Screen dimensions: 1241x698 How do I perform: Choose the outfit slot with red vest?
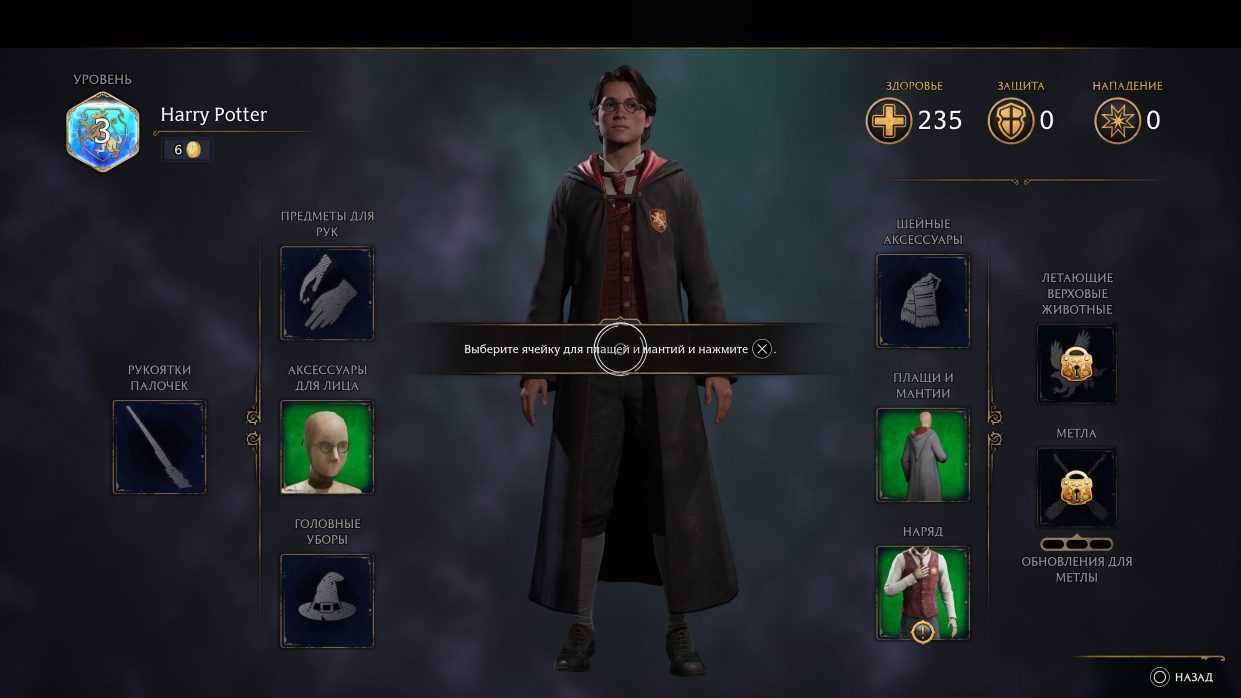(923, 592)
